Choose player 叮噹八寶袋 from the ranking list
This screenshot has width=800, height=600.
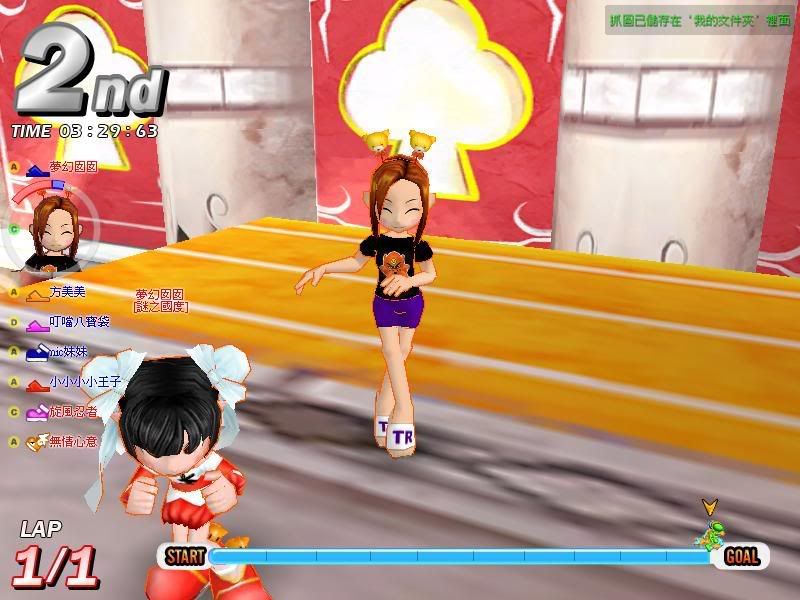point(78,322)
